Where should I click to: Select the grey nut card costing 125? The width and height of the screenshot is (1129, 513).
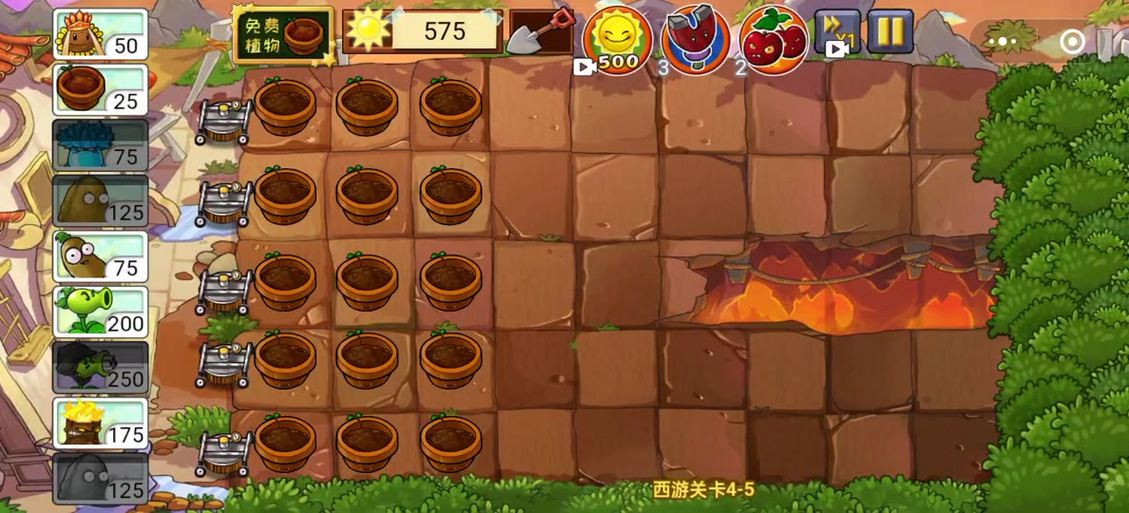pyautogui.click(x=100, y=479)
